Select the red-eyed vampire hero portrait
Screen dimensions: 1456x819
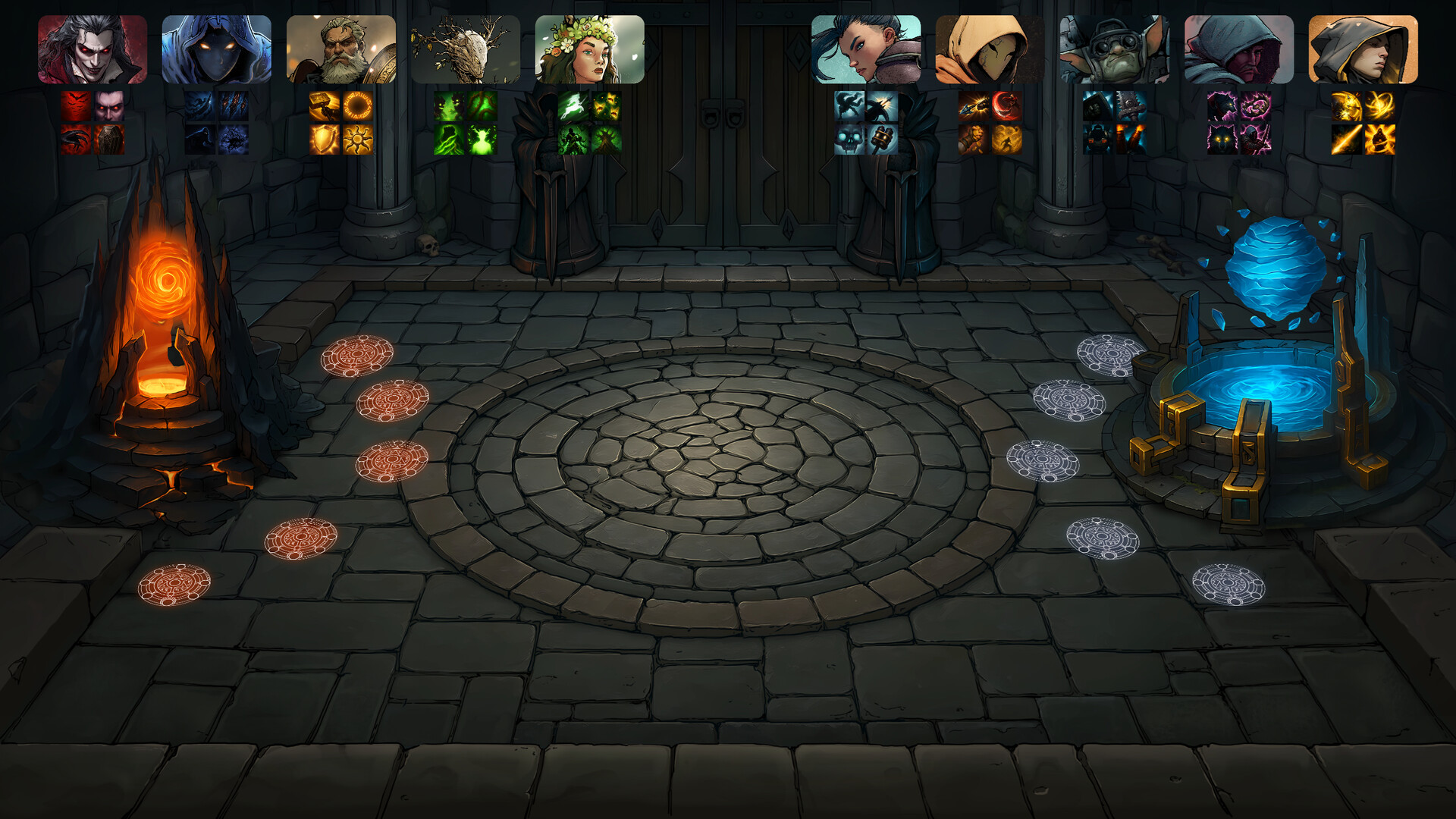(93, 49)
